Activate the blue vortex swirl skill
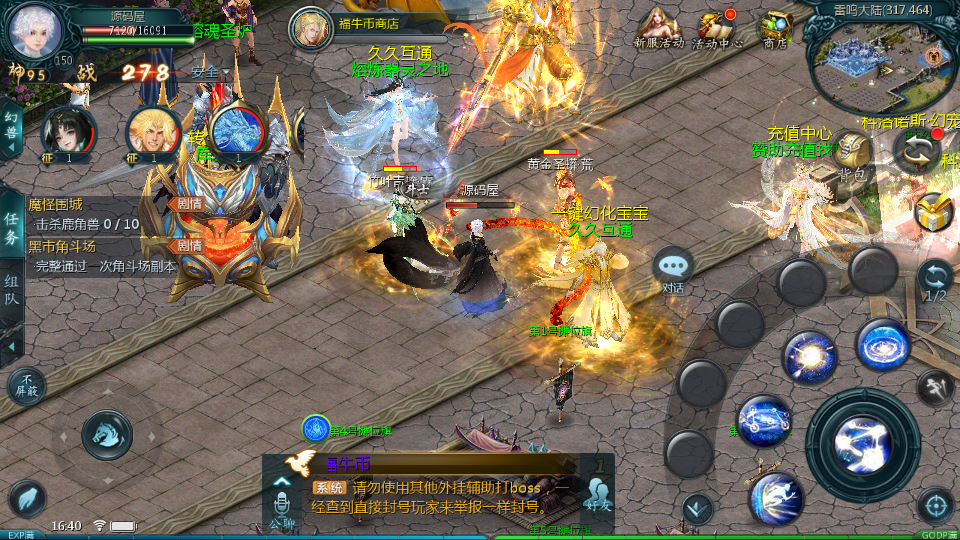The width and height of the screenshot is (960, 540). click(x=883, y=345)
